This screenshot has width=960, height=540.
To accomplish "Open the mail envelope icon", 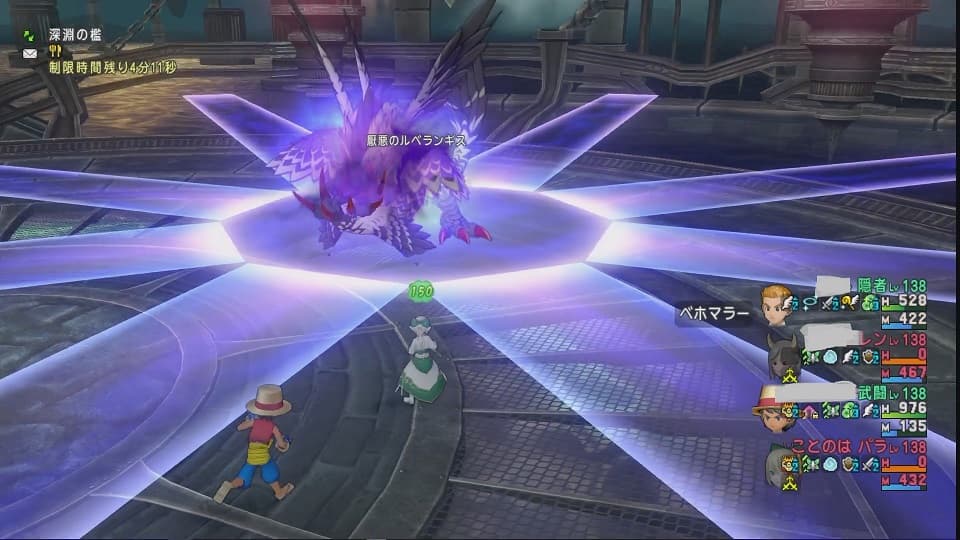I will (x=30, y=52).
